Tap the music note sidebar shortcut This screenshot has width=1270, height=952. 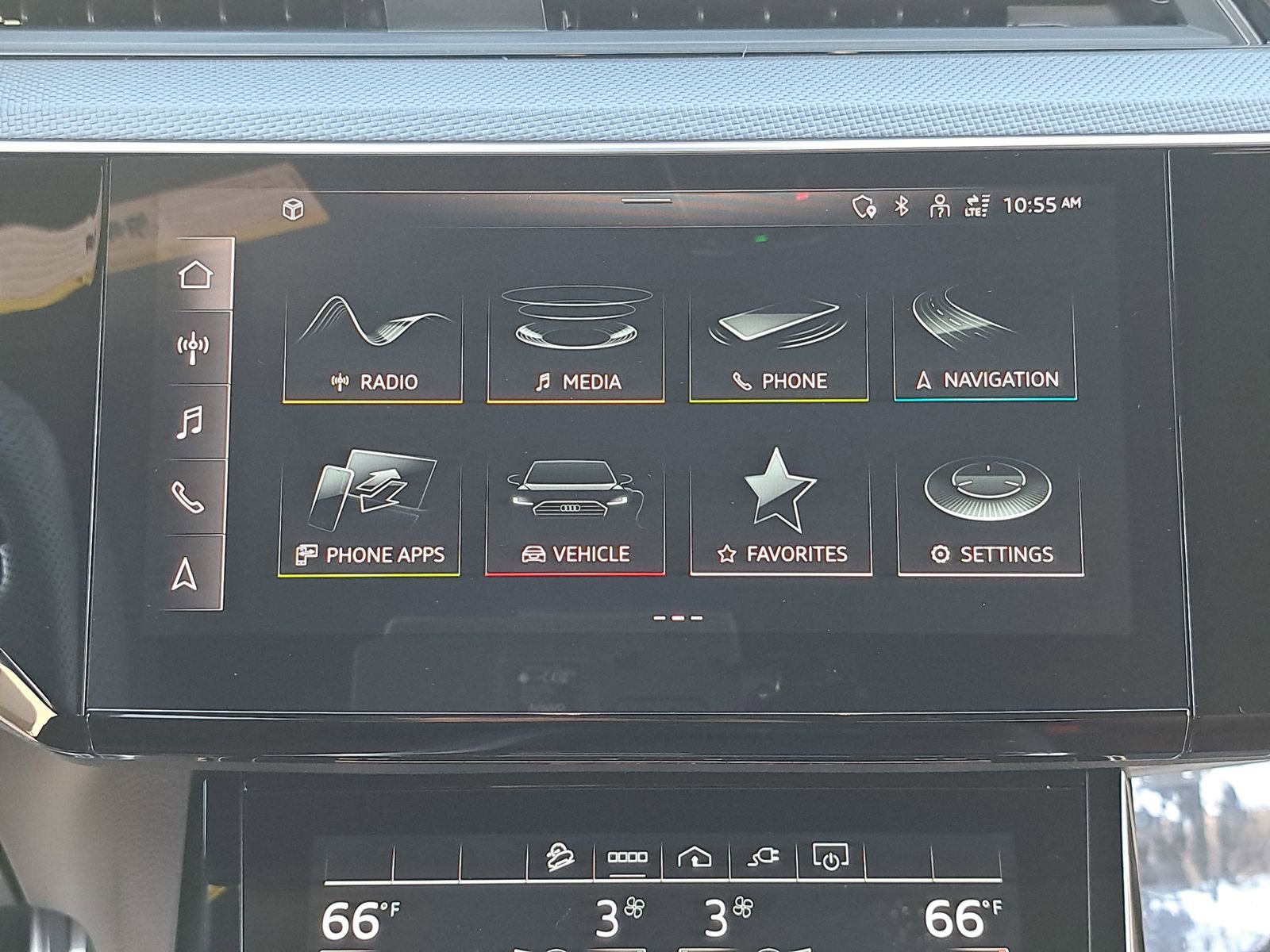tap(190, 422)
